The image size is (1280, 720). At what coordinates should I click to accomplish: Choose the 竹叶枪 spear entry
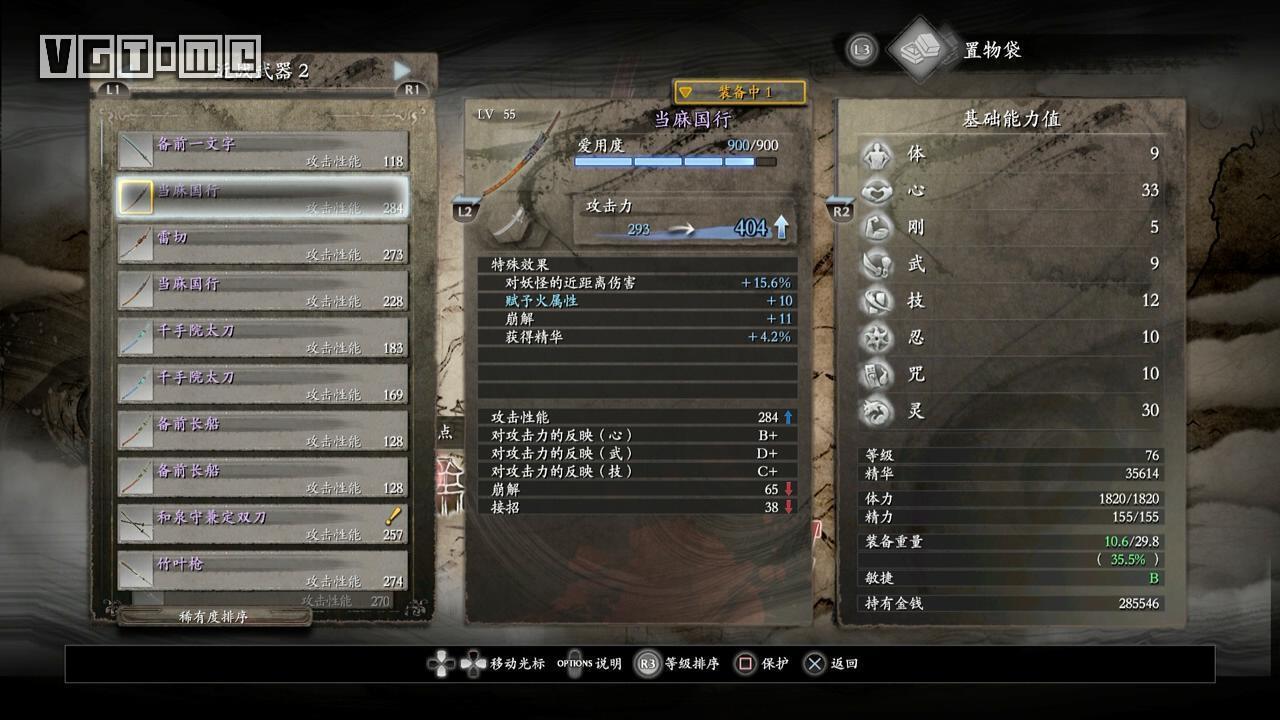click(x=263, y=571)
